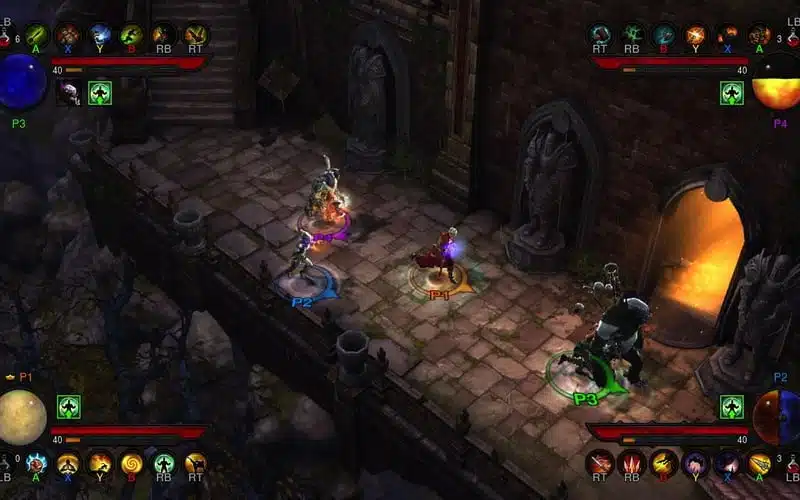
Task: Trigger P1's green figure skill above RB
Action: pyautogui.click(x=163, y=463)
